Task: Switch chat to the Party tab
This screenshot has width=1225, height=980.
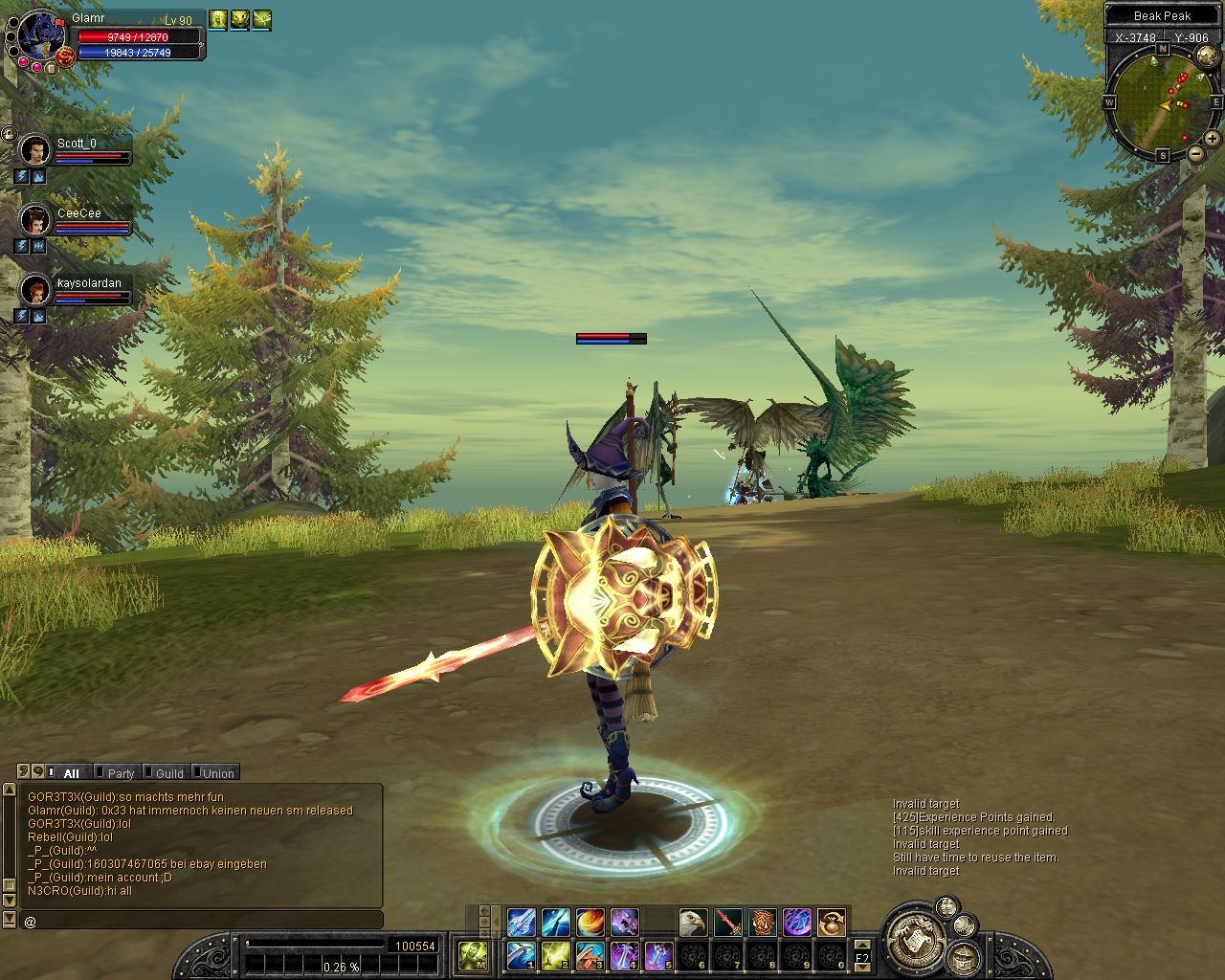Action: pyautogui.click(x=121, y=773)
